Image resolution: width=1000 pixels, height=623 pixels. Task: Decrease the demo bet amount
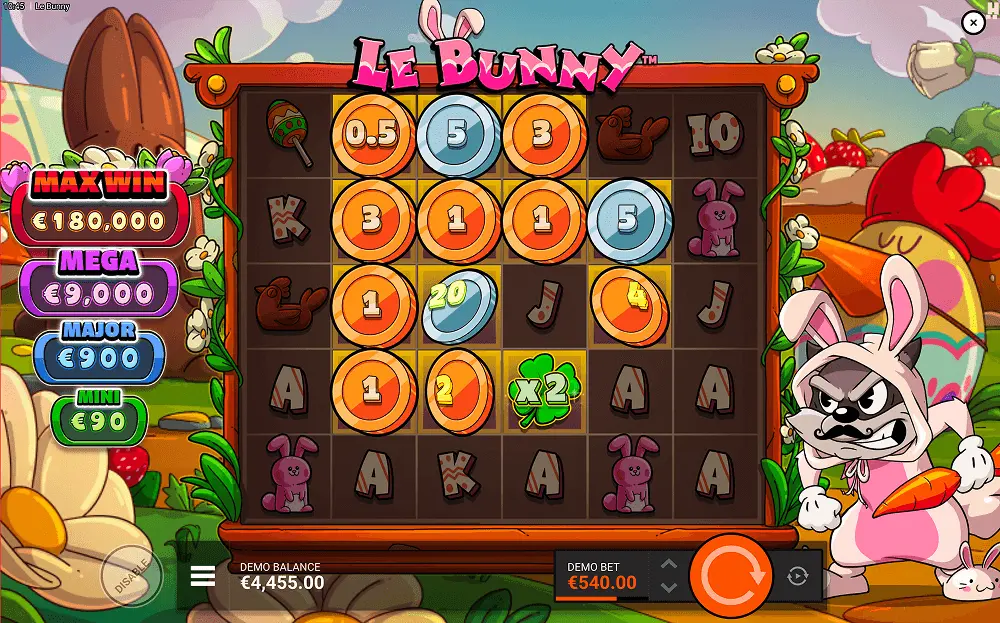pos(669,587)
